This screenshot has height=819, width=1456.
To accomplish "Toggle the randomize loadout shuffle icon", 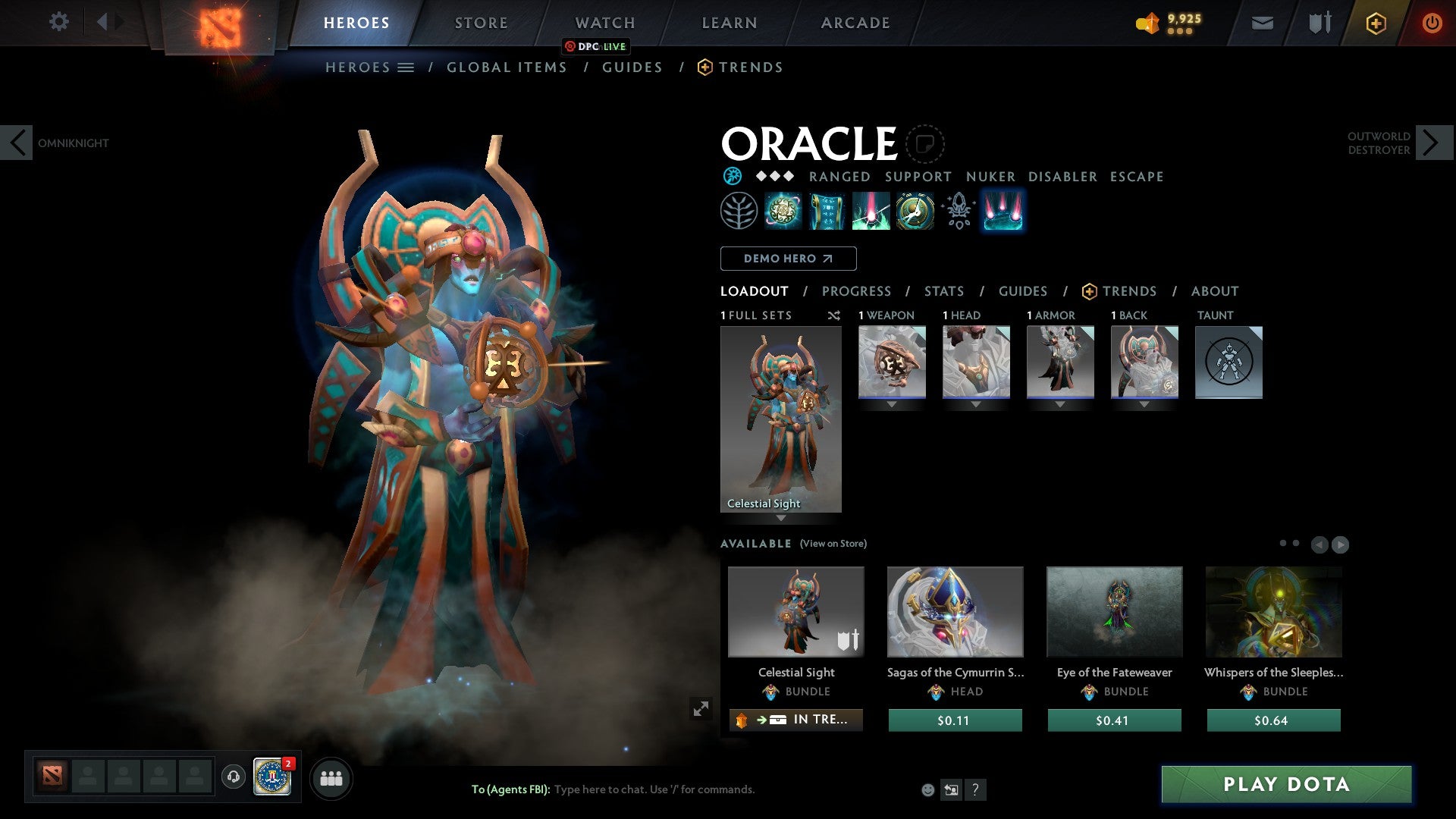I will tap(834, 315).
